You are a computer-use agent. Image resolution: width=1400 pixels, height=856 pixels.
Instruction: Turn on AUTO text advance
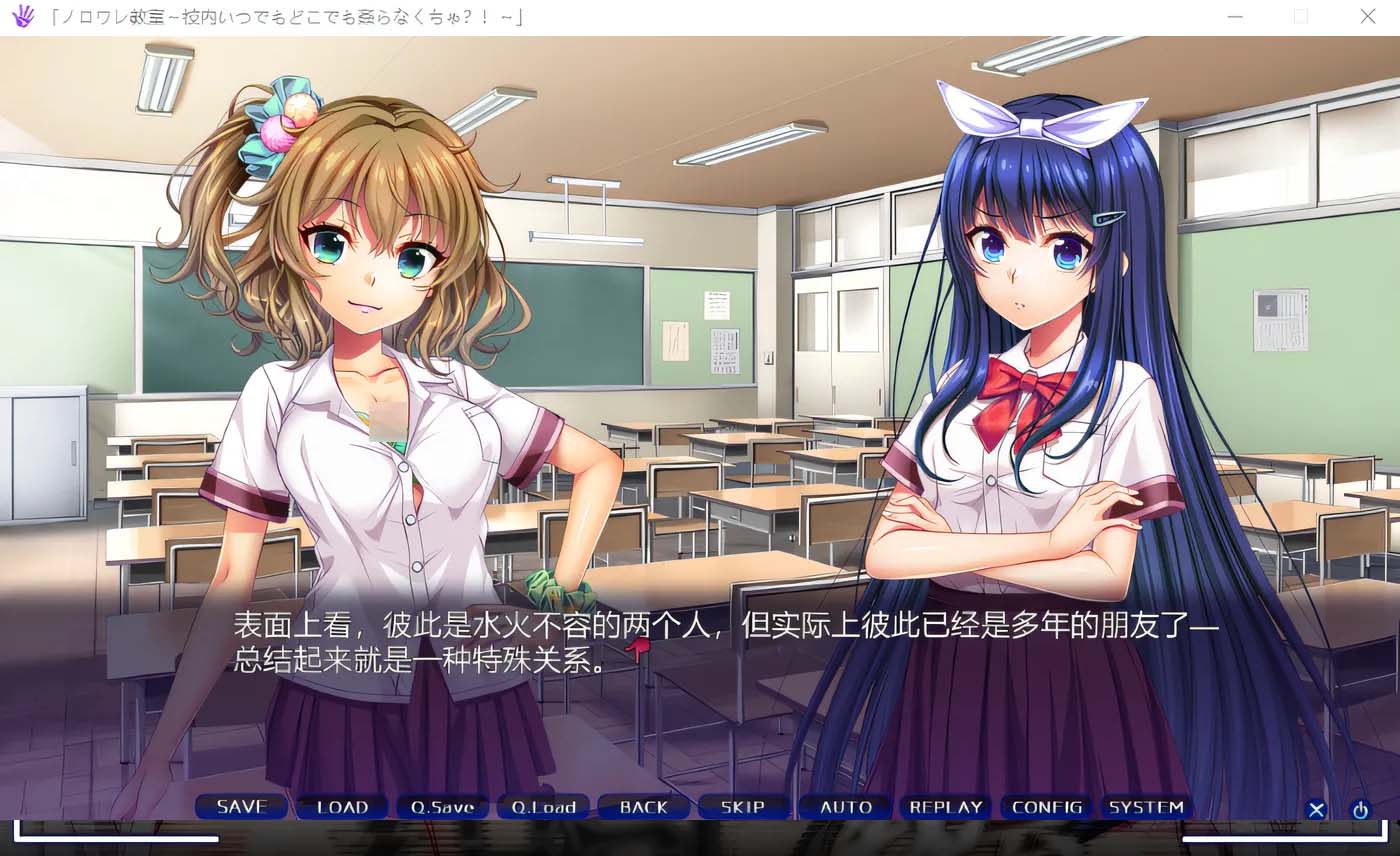click(x=846, y=807)
